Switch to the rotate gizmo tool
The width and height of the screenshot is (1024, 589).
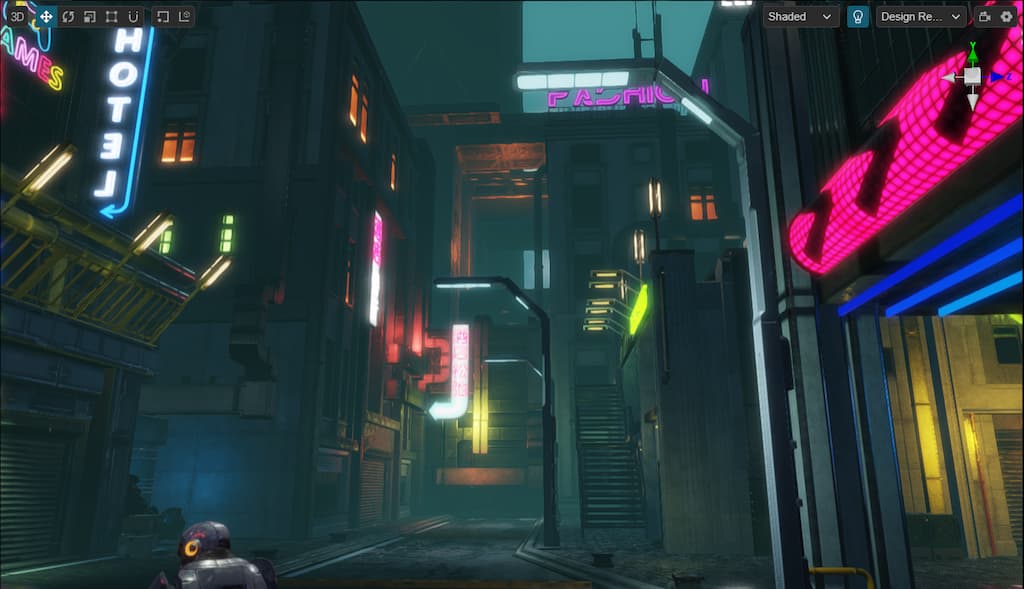[68, 16]
